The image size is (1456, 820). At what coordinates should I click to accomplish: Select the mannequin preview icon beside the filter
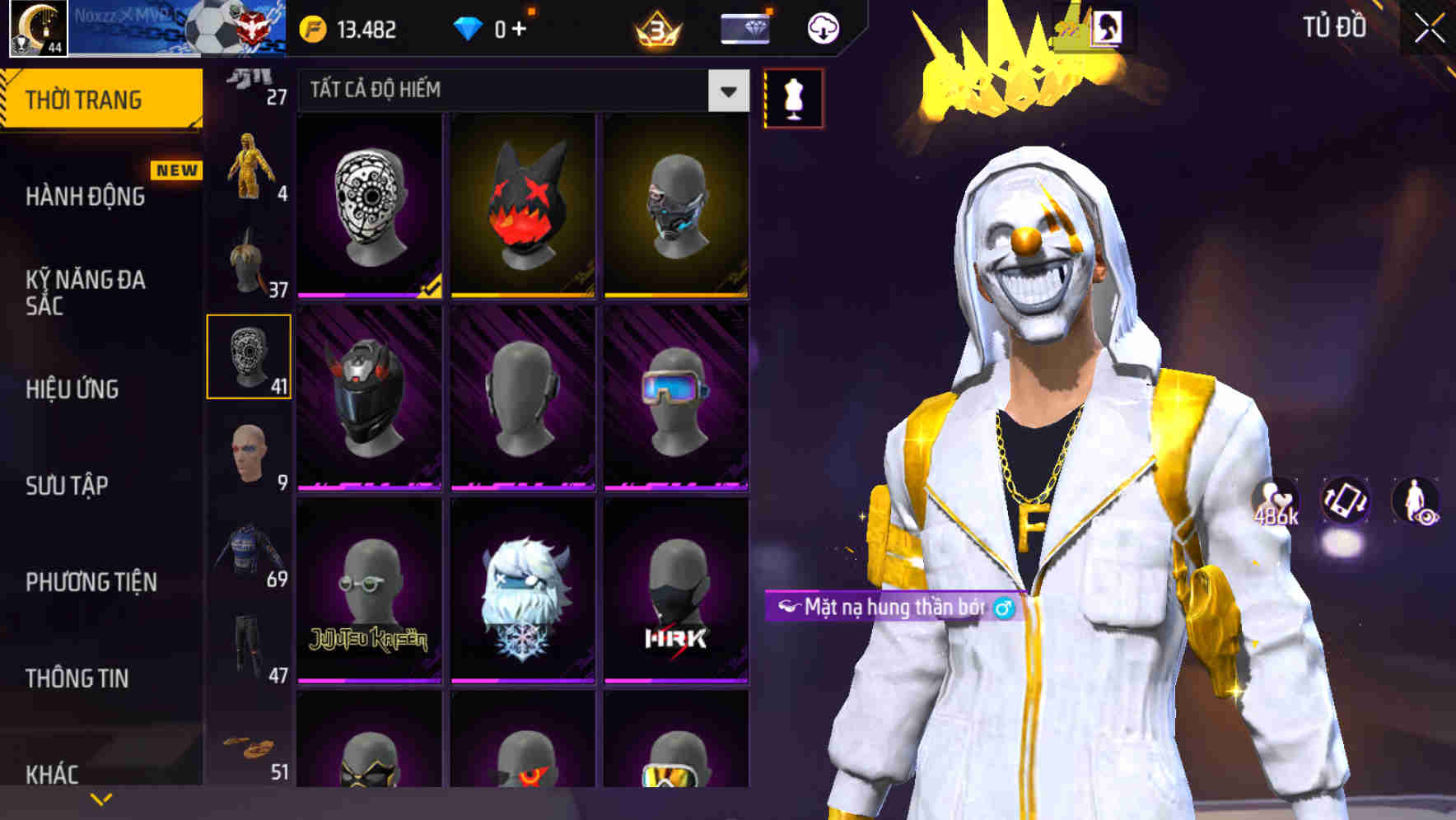[x=793, y=97]
